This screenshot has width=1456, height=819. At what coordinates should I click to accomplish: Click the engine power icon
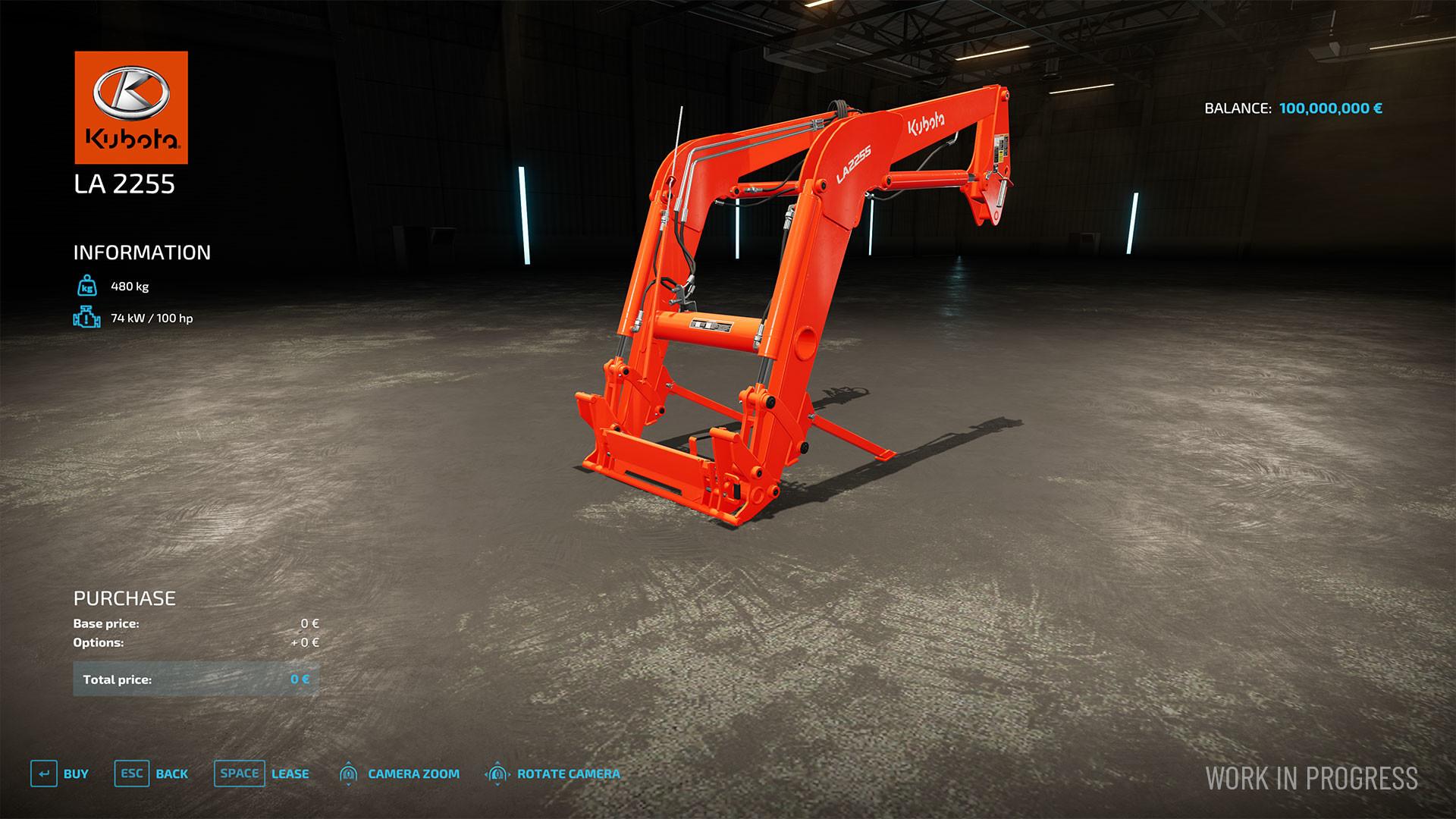click(86, 318)
